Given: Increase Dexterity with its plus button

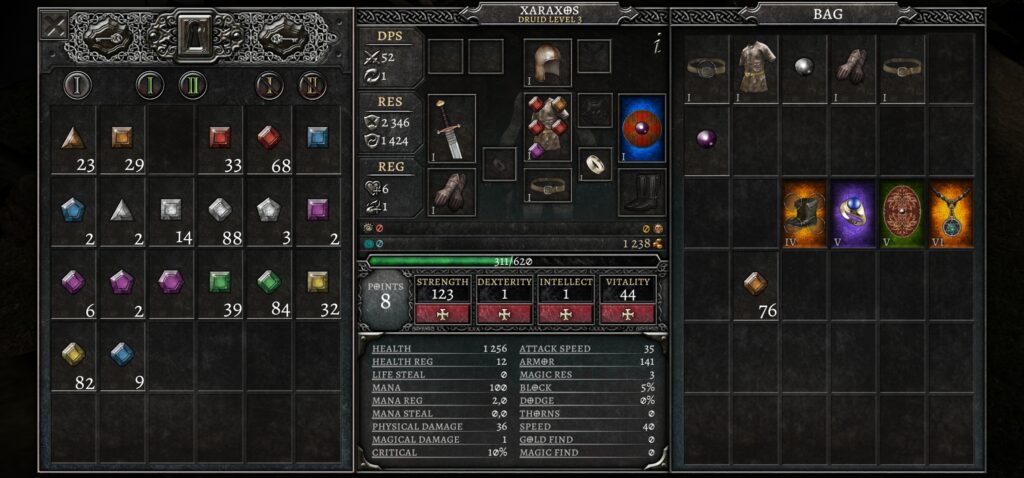Looking at the screenshot, I should tap(503, 313).
